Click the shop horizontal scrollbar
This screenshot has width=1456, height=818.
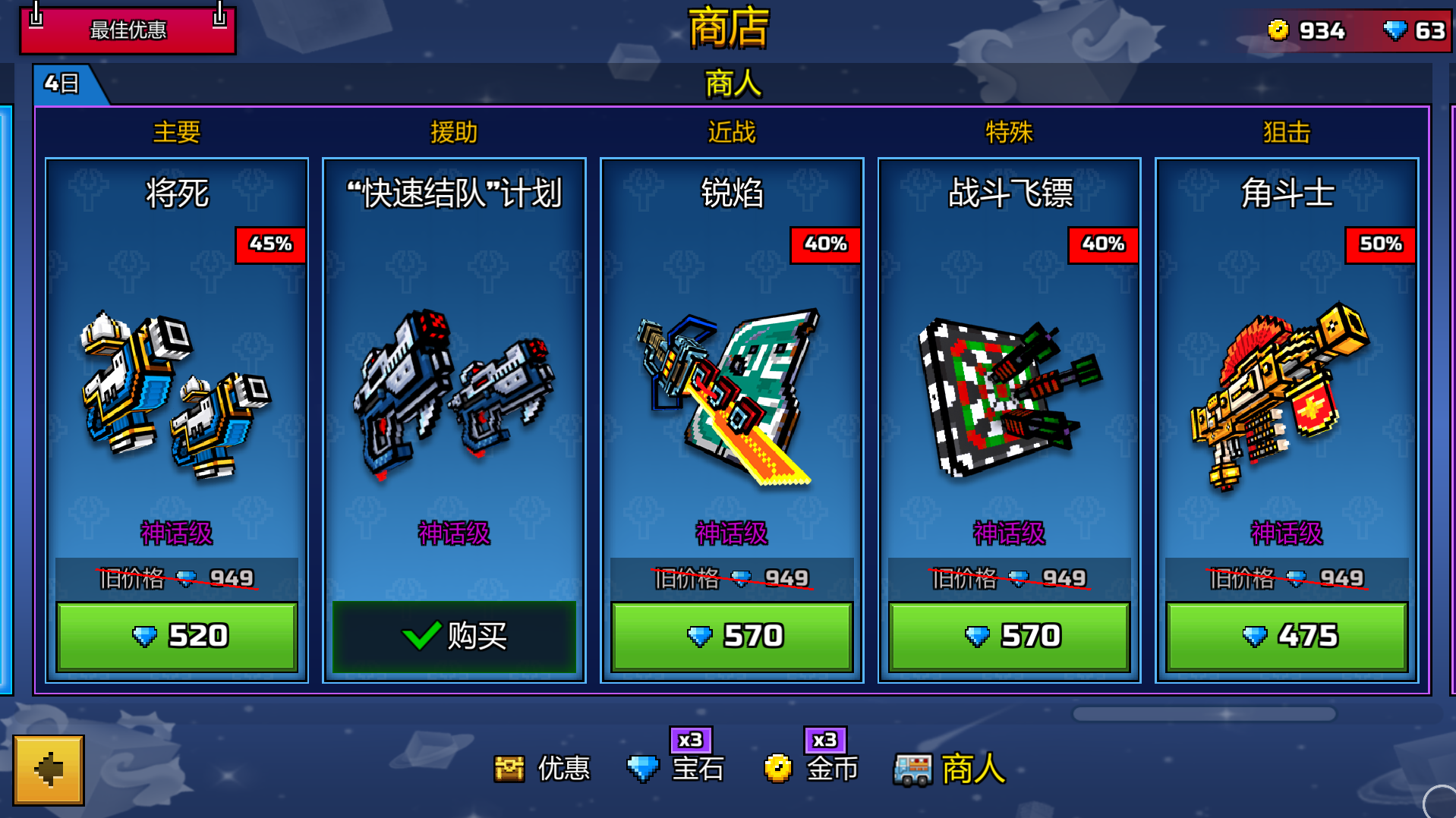[x=1203, y=714]
